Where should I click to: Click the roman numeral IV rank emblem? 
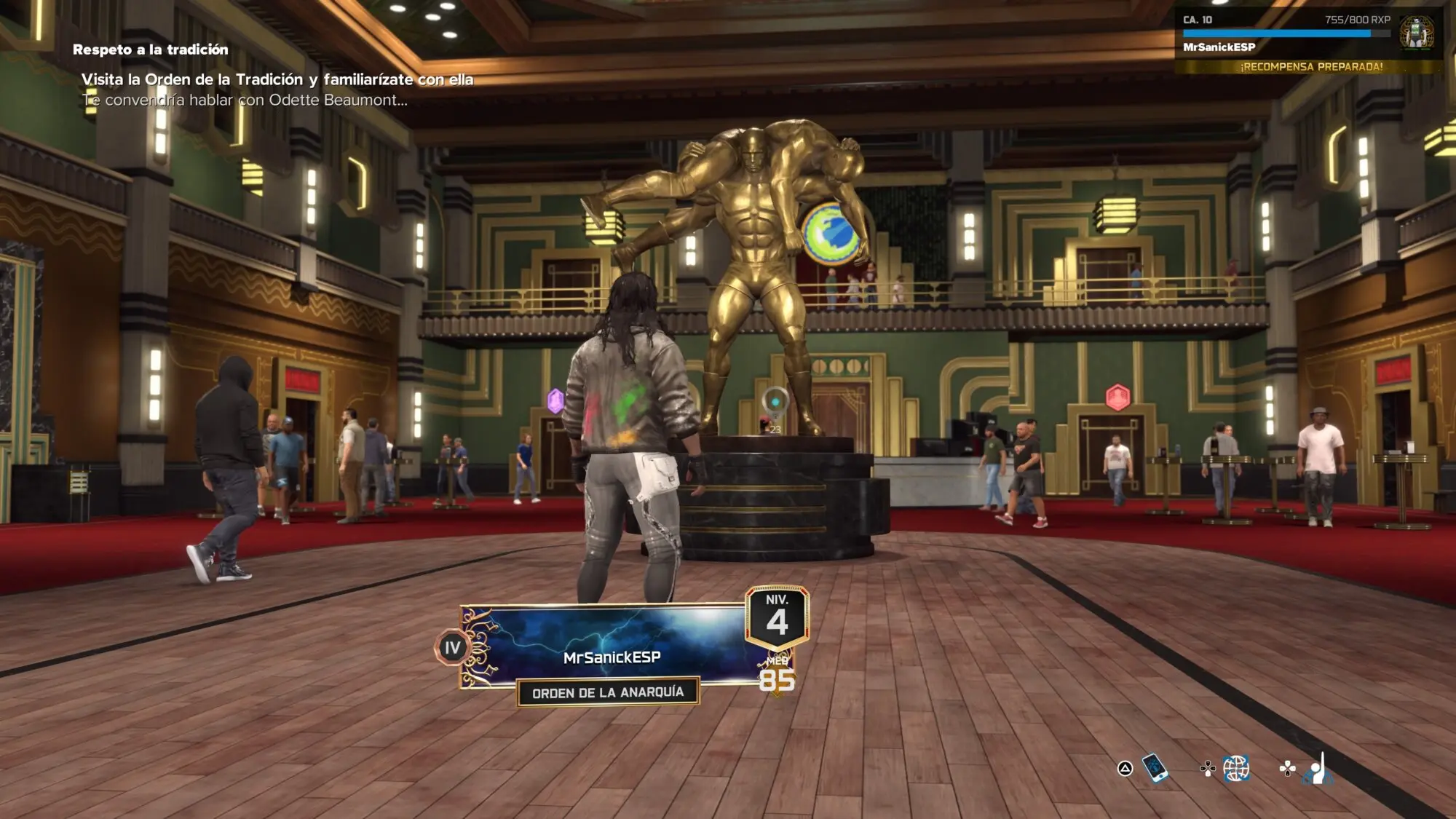452,647
